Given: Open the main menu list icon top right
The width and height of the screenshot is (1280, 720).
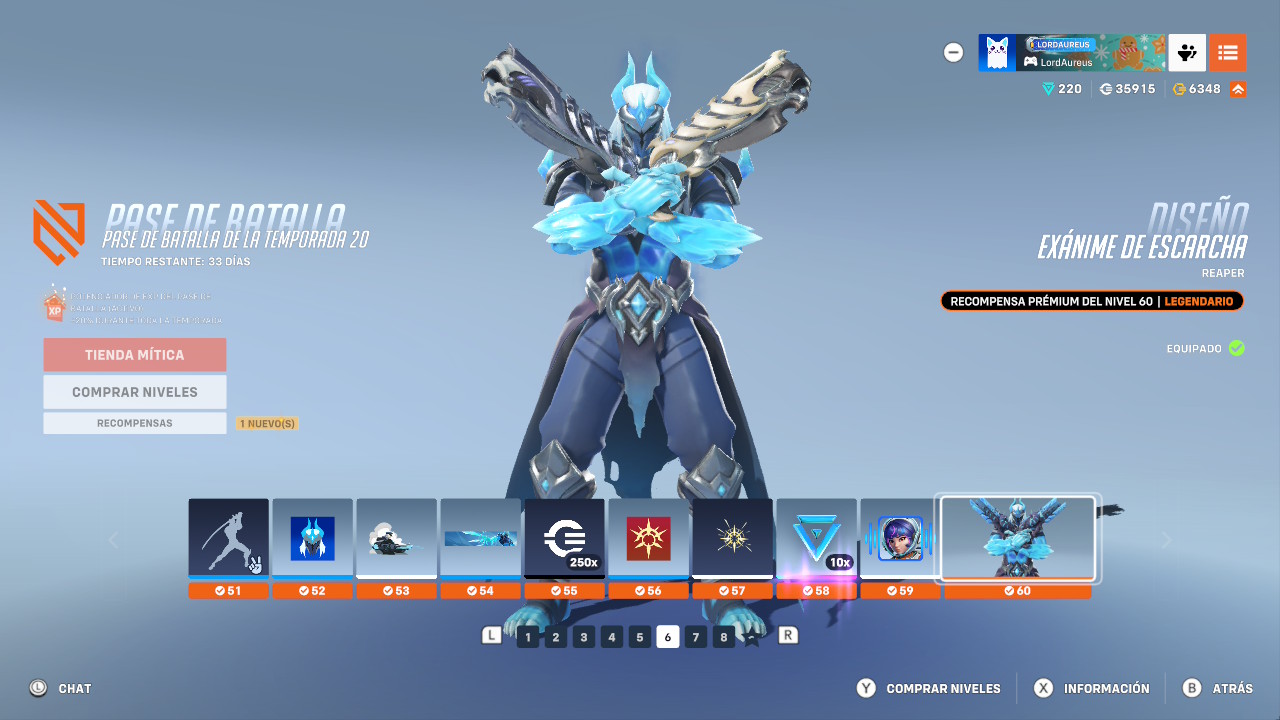Looking at the screenshot, I should pos(1228,52).
